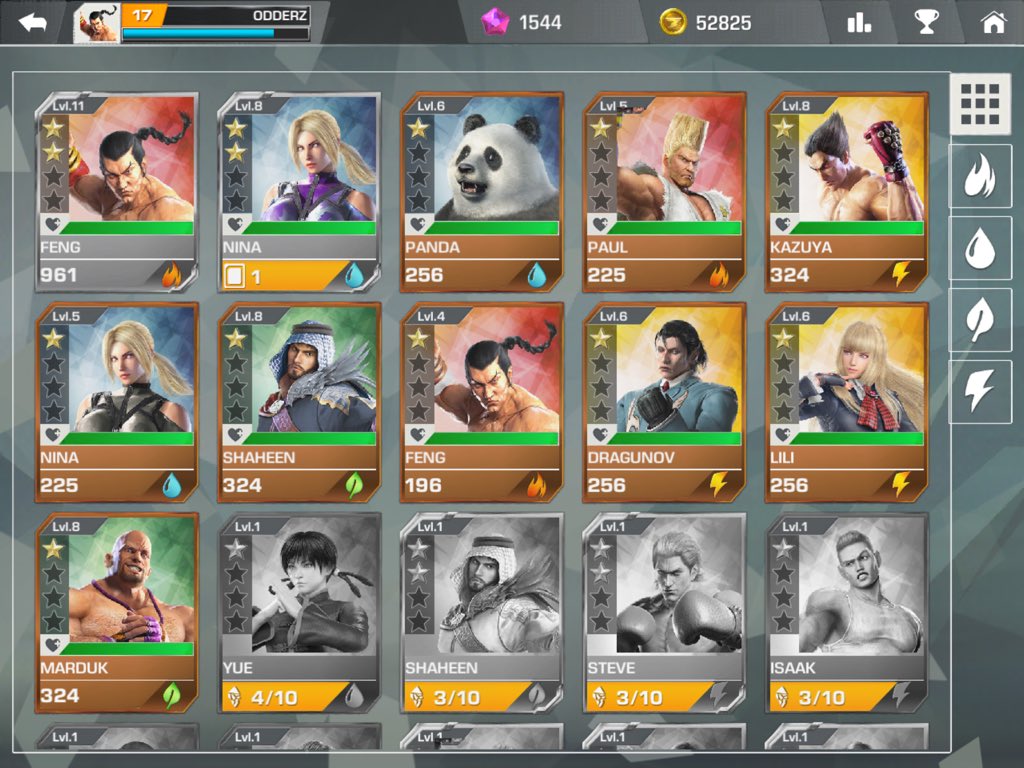Open the leaderboard bar chart icon
1024x768 pixels.
coord(859,22)
